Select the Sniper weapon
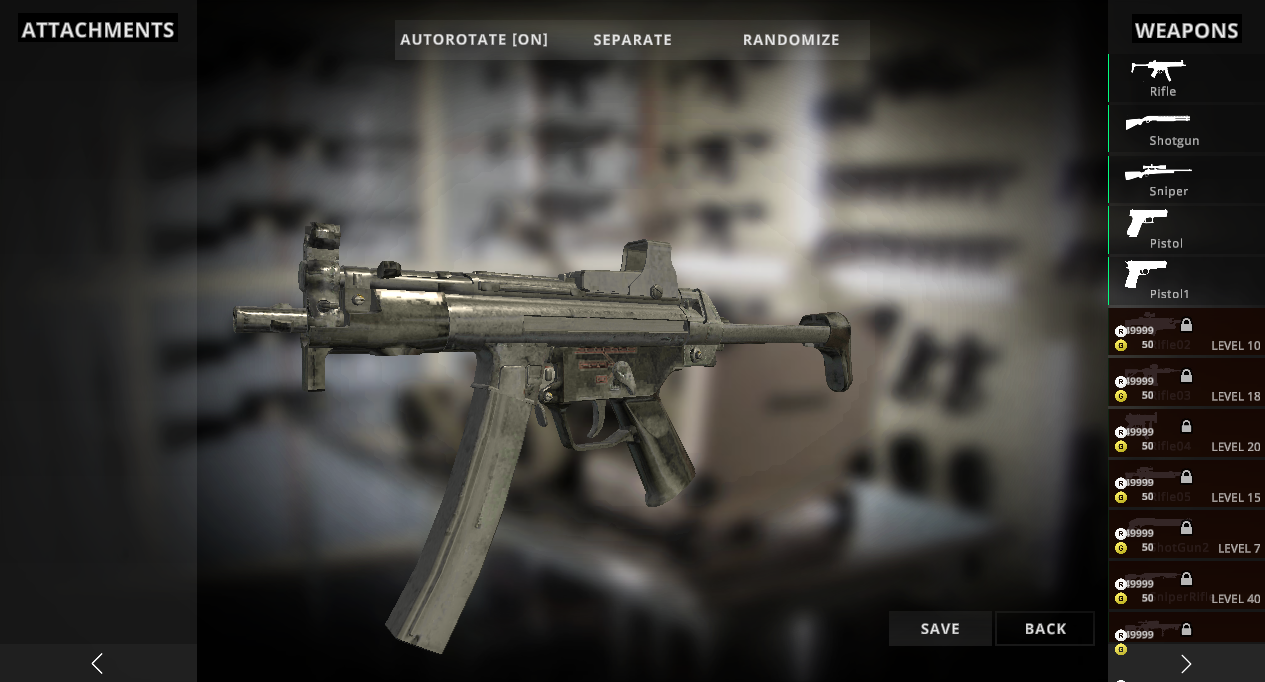The width and height of the screenshot is (1265, 682). tap(1186, 180)
